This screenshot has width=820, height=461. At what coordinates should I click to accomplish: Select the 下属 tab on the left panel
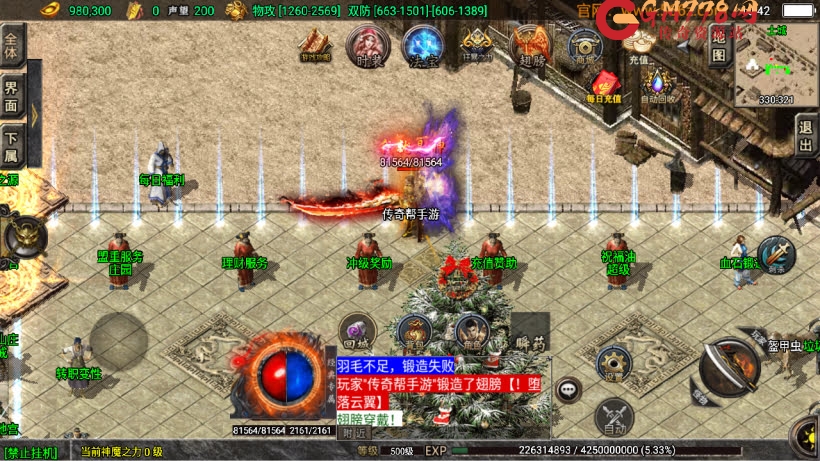12,145
